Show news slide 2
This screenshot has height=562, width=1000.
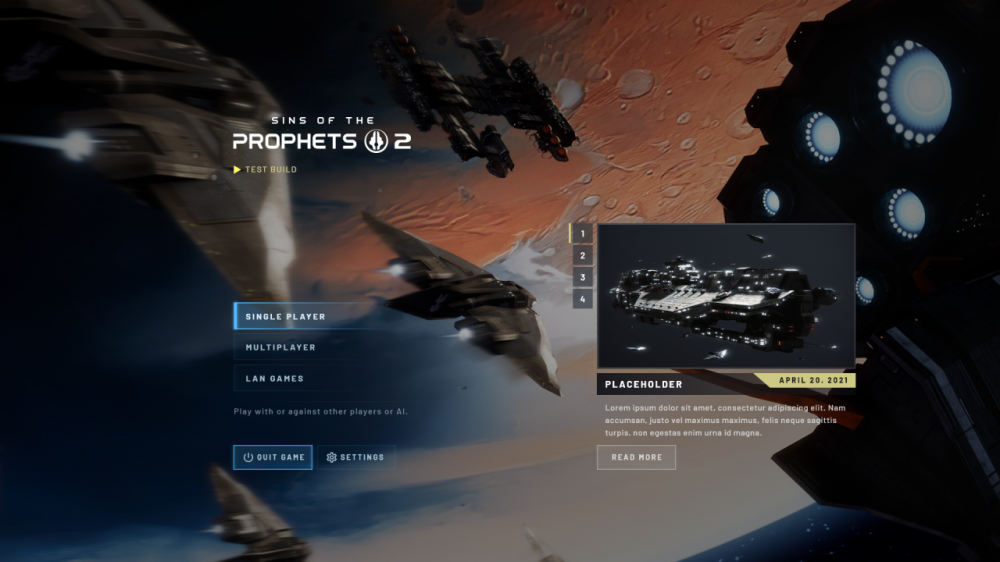[582, 256]
